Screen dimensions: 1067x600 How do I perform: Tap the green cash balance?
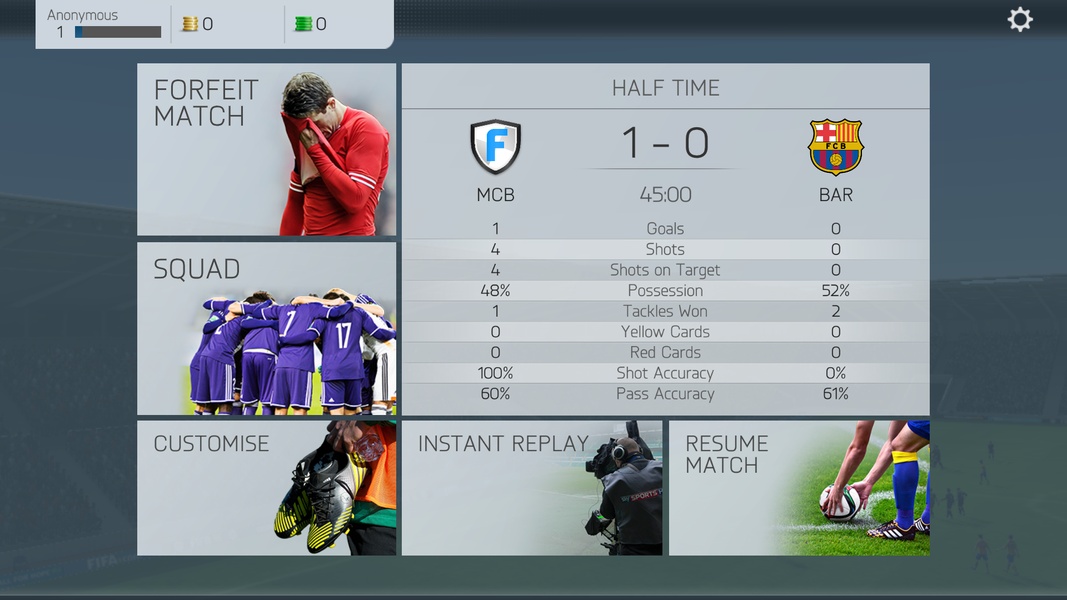311,24
